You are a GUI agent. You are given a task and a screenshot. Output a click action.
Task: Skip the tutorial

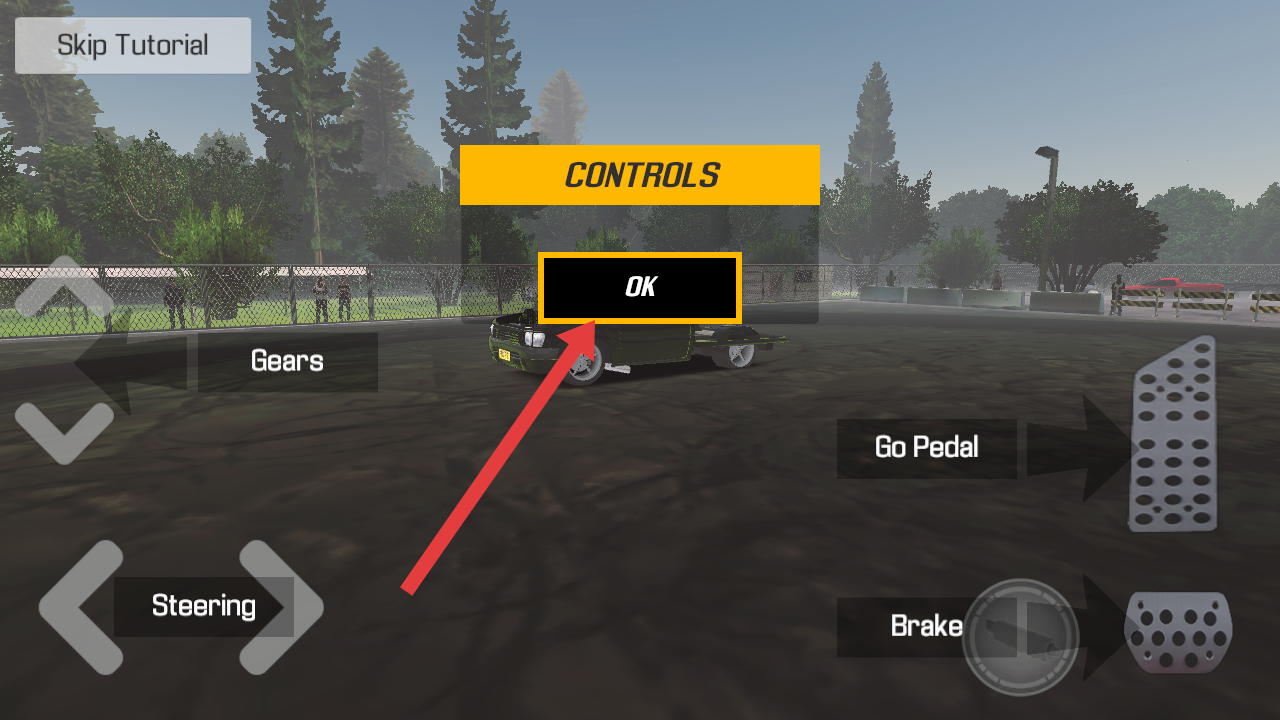[132, 45]
